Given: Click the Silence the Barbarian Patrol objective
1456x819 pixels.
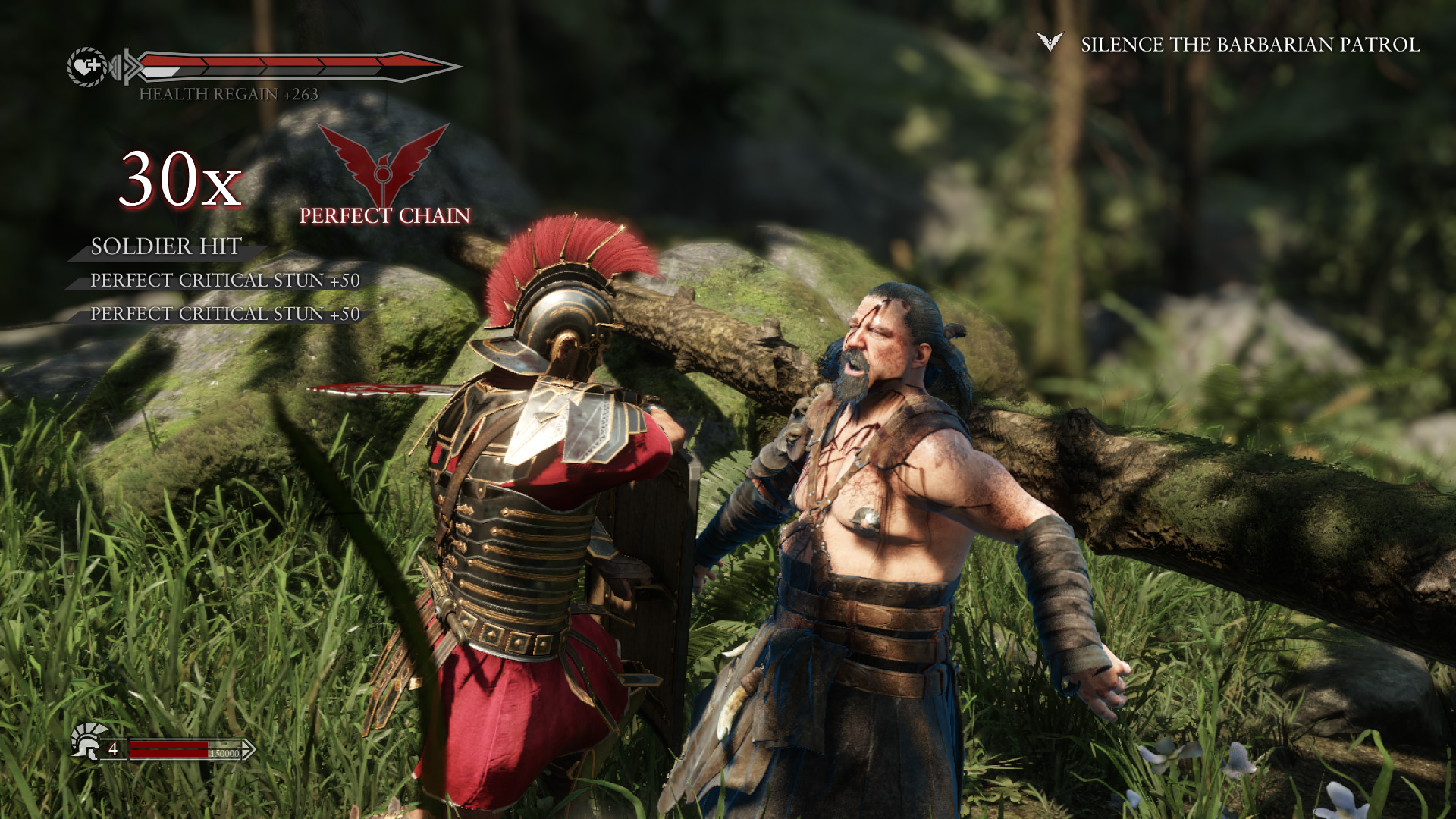Looking at the screenshot, I should tap(1250, 45).
